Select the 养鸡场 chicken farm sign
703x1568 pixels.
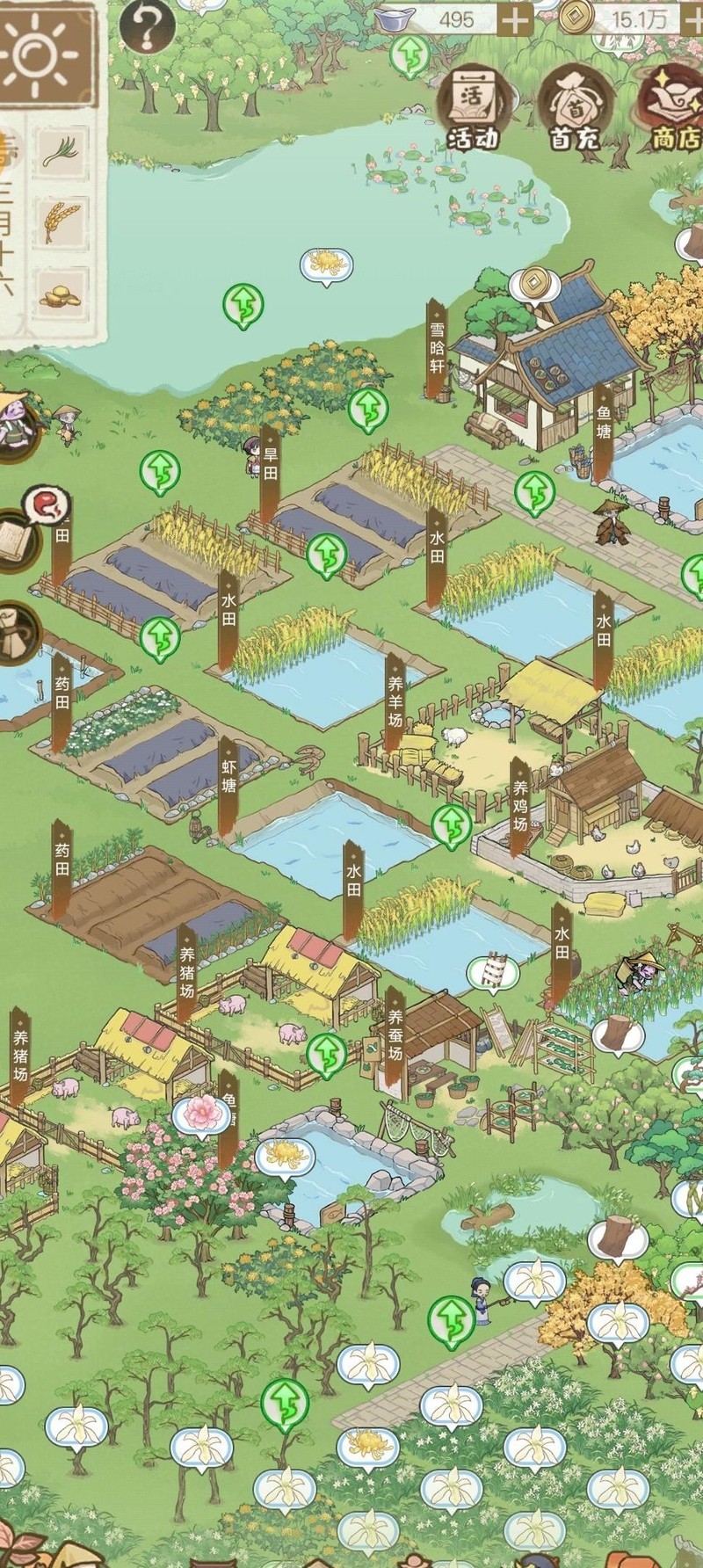[x=520, y=805]
